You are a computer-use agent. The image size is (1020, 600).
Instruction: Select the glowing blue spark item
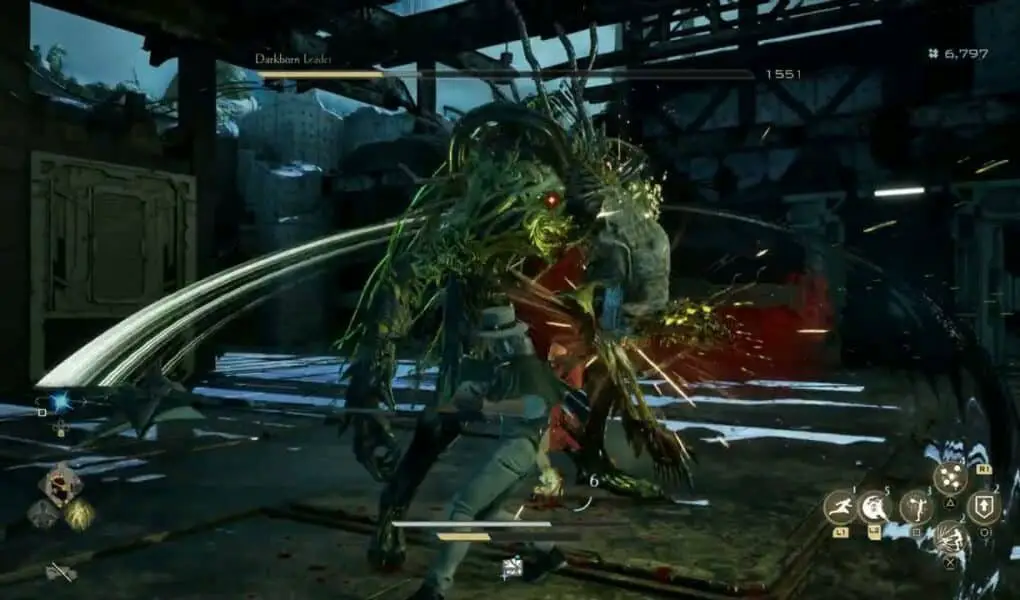(x=59, y=402)
